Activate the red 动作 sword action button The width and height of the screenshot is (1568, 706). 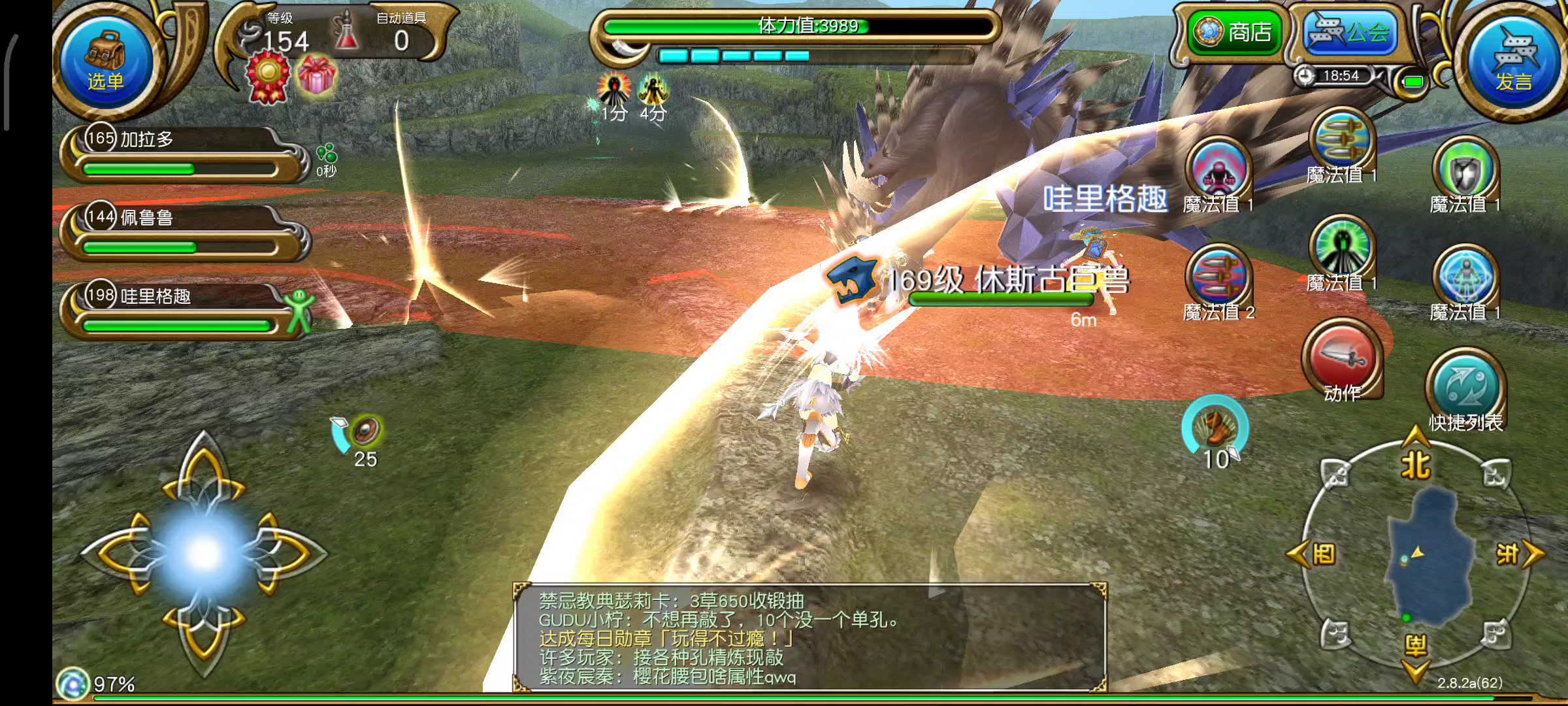tap(1342, 360)
